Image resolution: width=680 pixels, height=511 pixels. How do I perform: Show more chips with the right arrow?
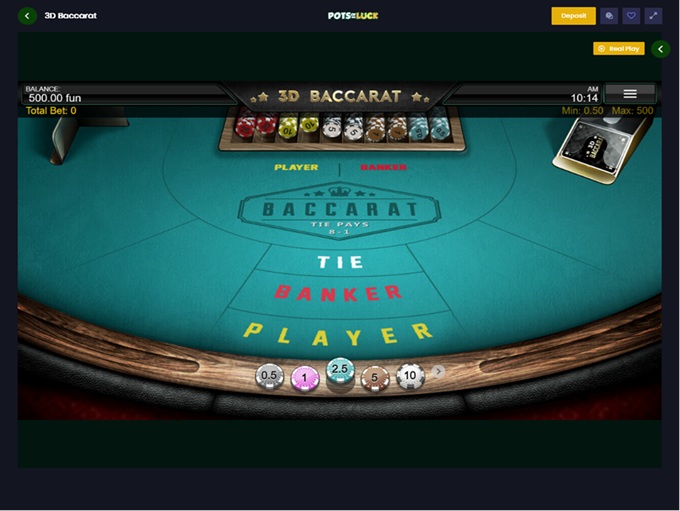(x=438, y=371)
